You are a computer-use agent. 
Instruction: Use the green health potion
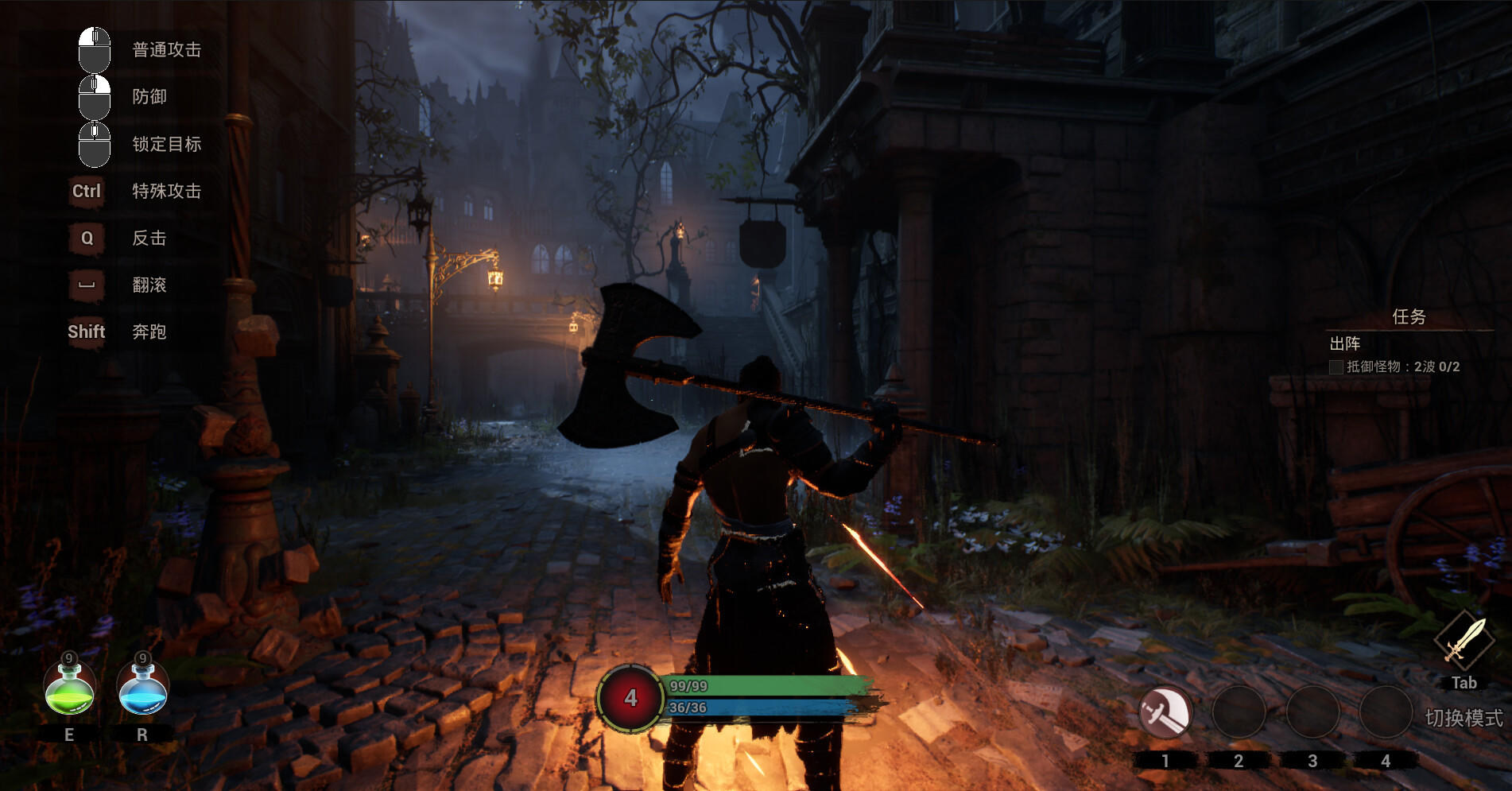click(x=70, y=688)
